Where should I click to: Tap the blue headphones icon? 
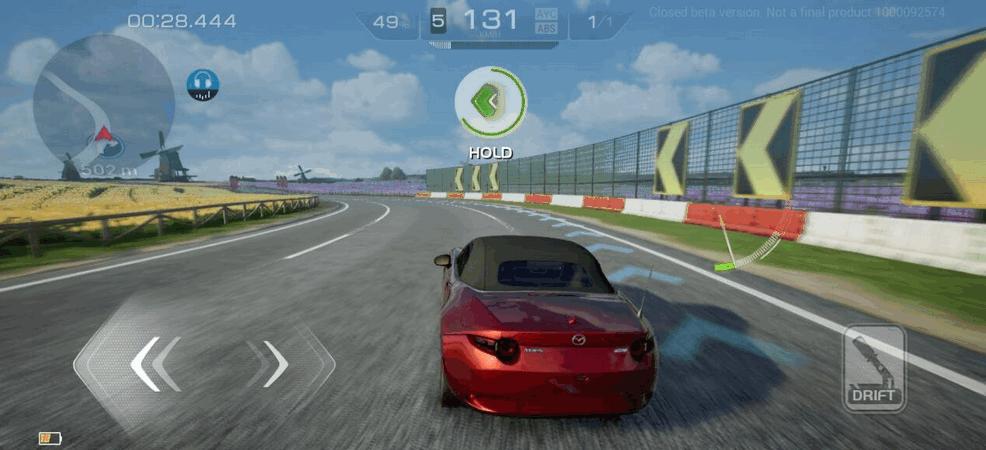(203, 85)
